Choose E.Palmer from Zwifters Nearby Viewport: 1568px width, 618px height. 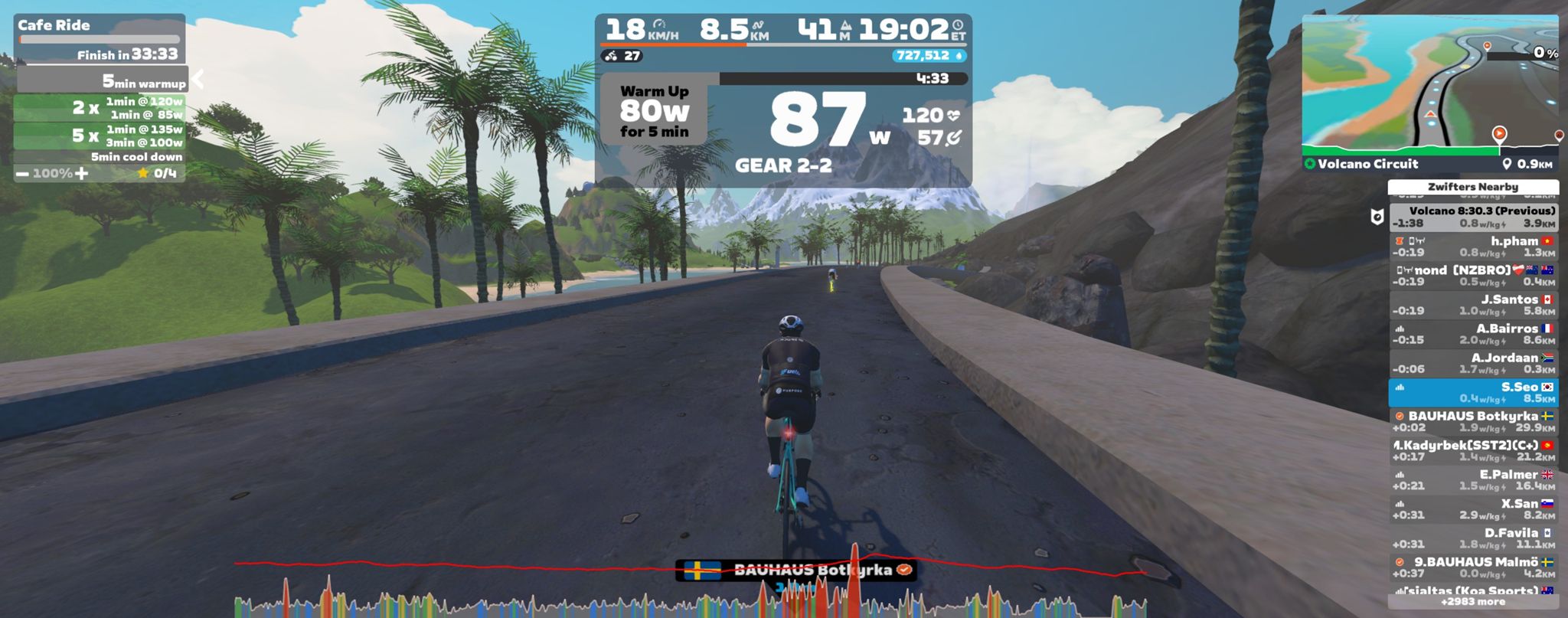(1473, 480)
